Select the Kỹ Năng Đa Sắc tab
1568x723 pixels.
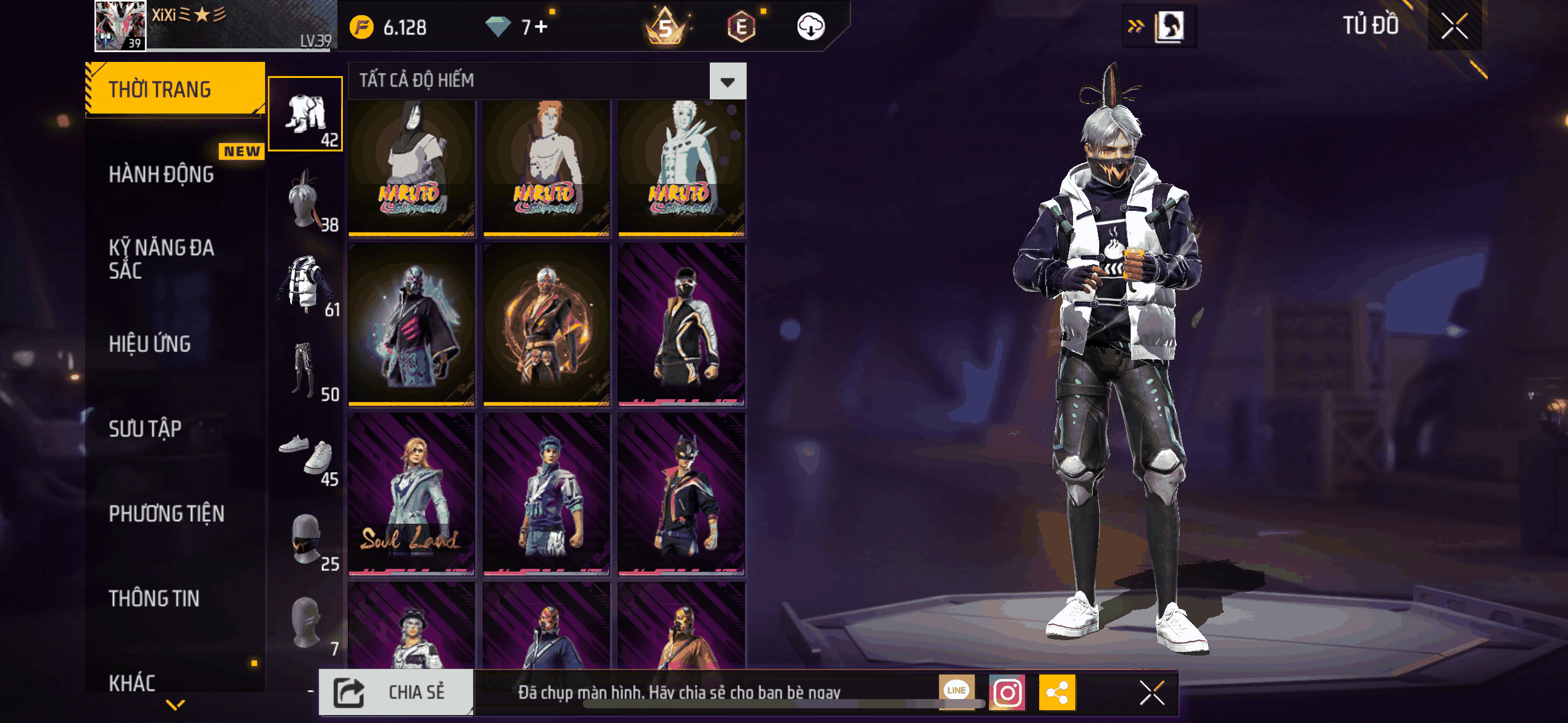point(161,259)
